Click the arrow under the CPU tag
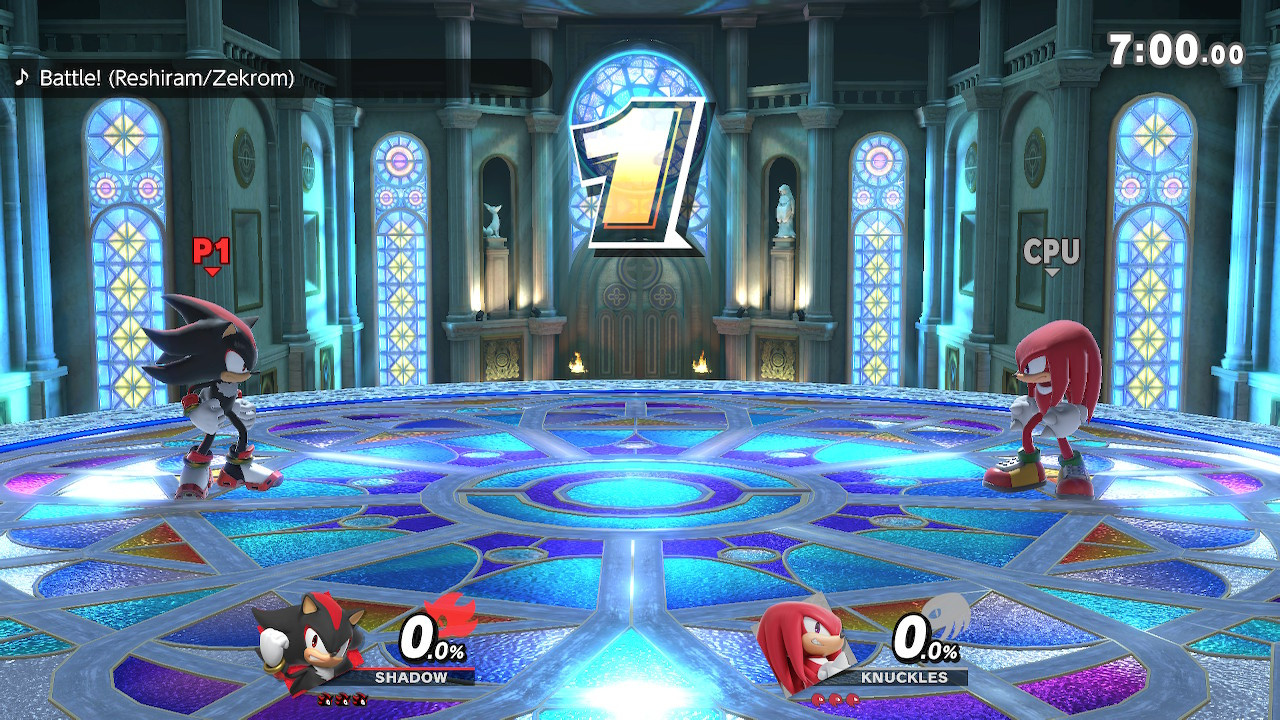1280x720 pixels. (x=1053, y=272)
